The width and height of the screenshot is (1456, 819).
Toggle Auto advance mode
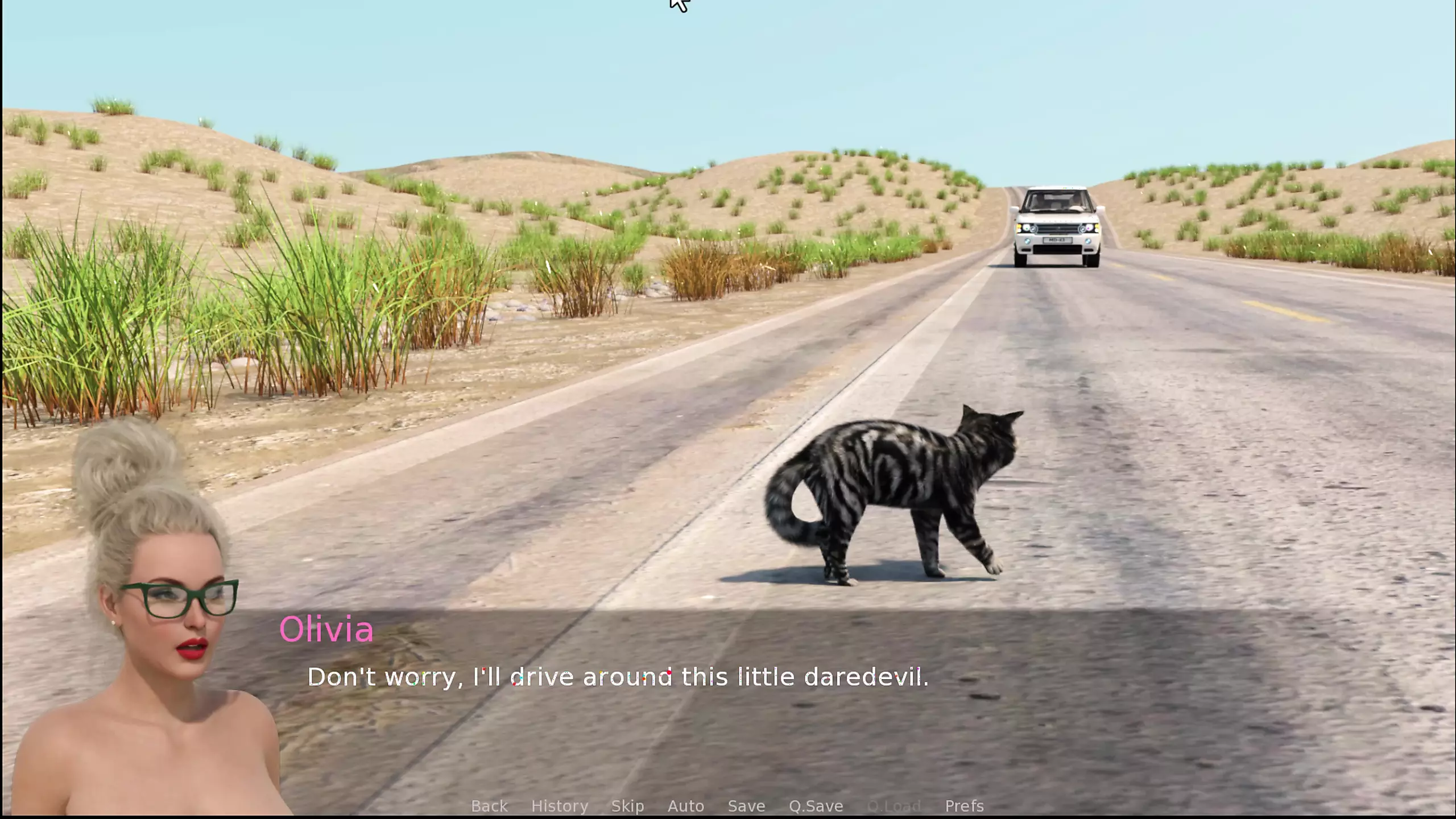(685, 806)
